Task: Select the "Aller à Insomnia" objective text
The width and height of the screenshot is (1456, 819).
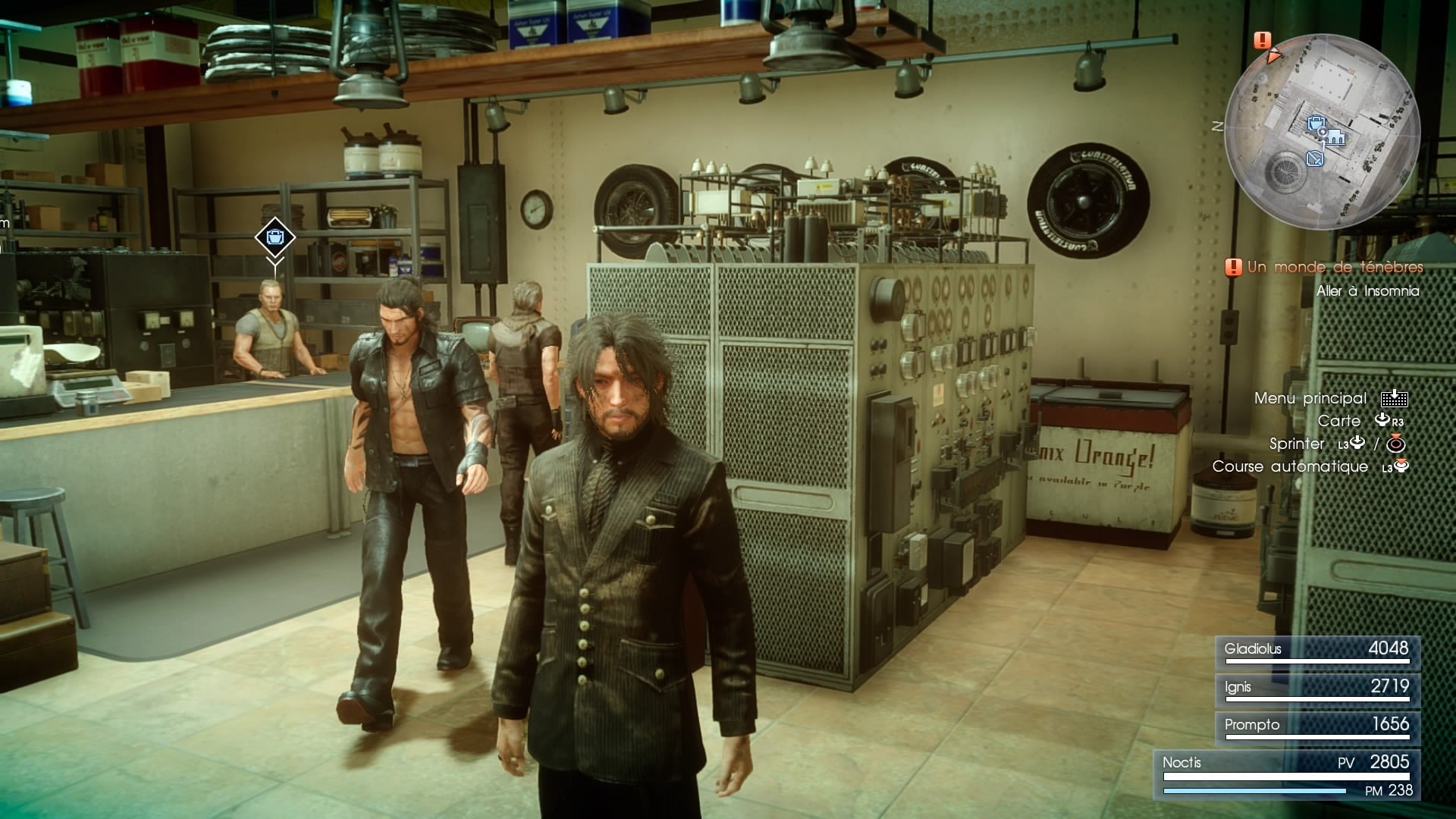Action: tap(1367, 291)
